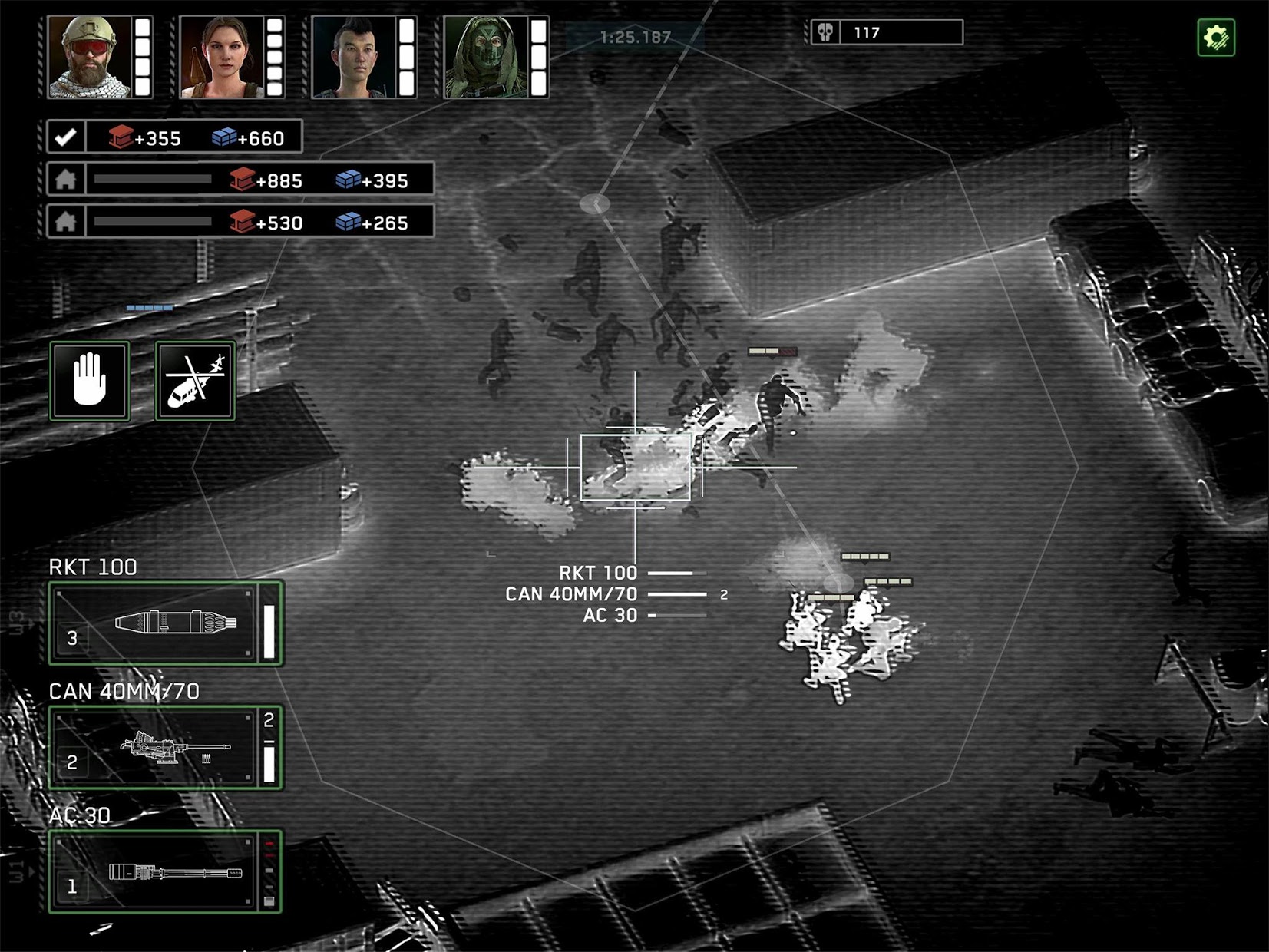Tap the skull kill counter display
This screenshot has width=1269, height=952.
click(x=883, y=31)
